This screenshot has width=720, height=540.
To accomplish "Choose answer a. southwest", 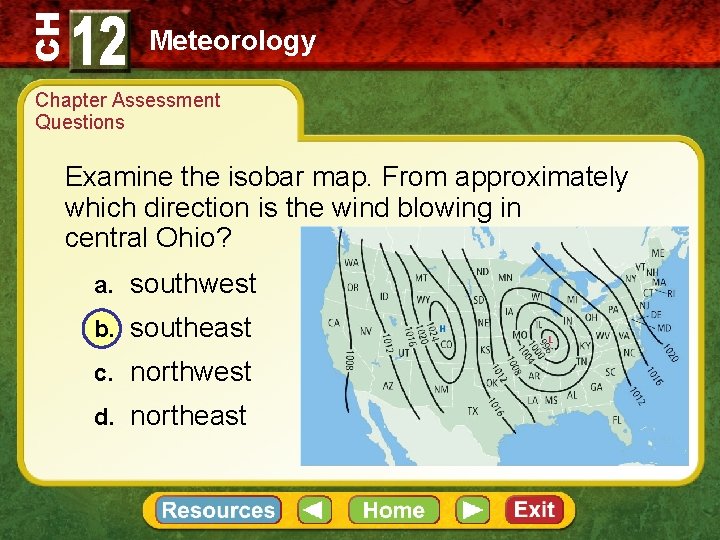I will coord(193,284).
